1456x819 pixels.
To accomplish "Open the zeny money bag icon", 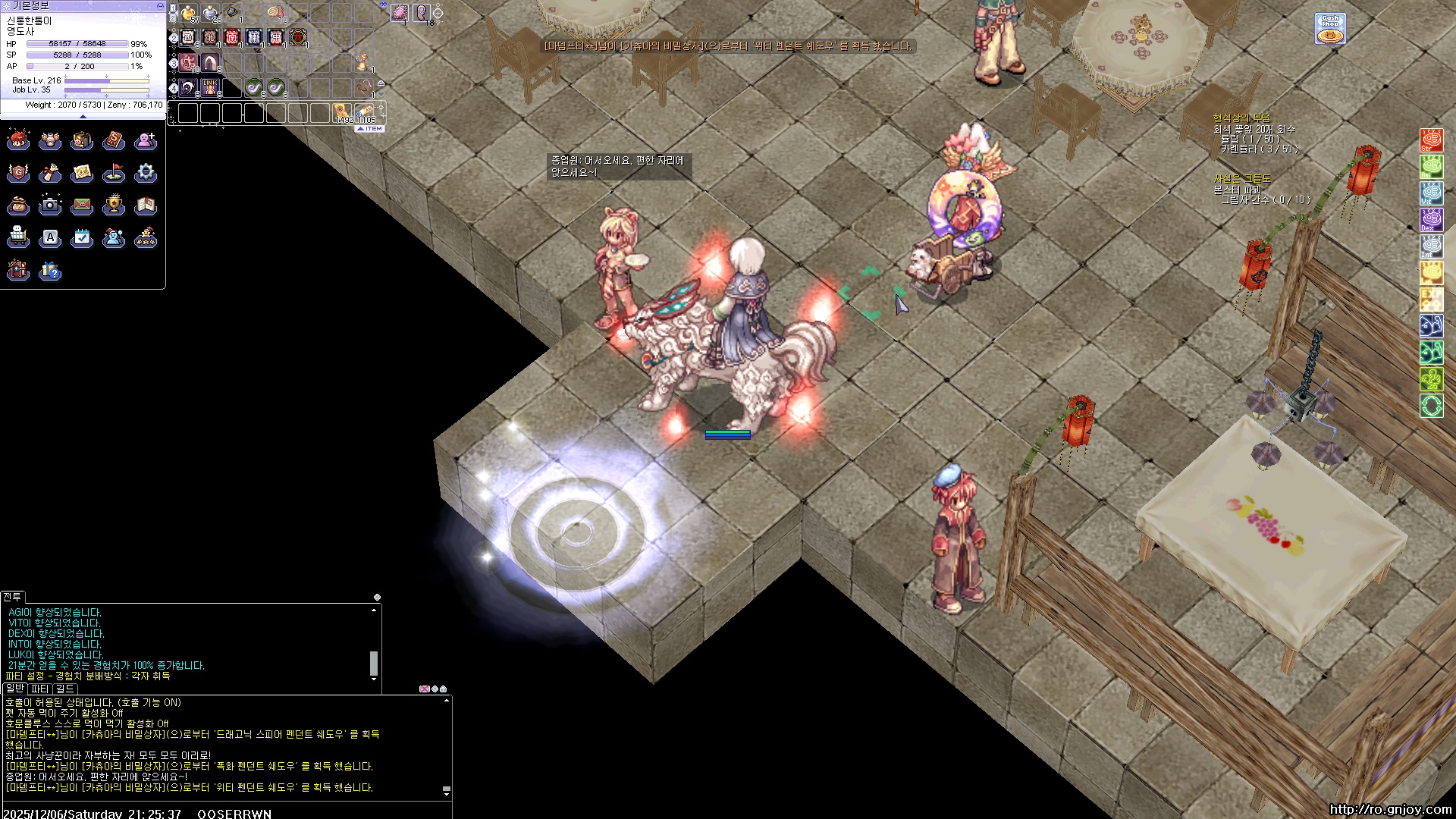I will 18,205.
